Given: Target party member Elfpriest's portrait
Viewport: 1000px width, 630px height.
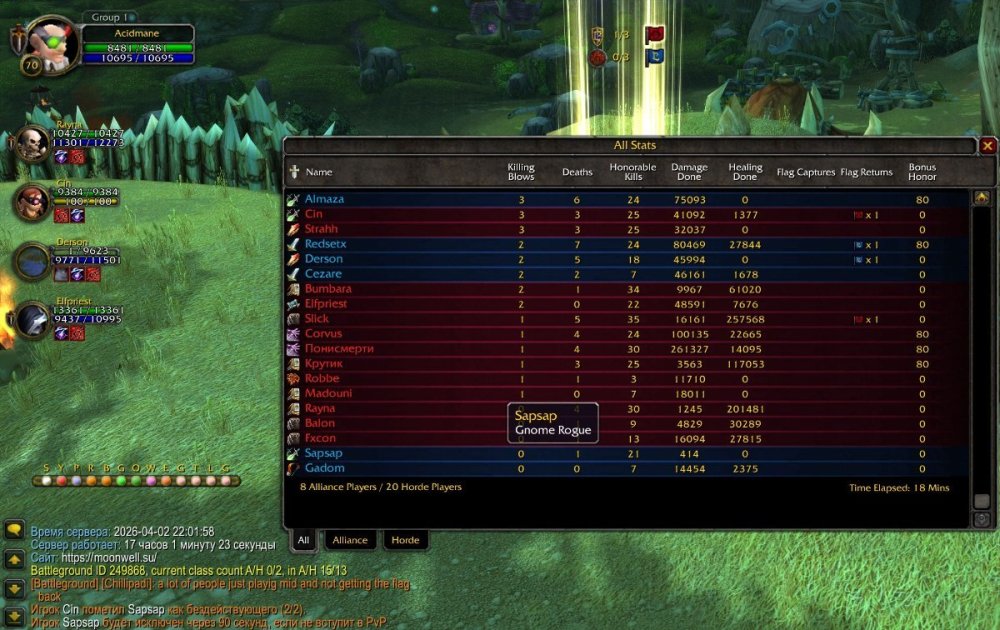Looking at the screenshot, I should coord(32,320).
